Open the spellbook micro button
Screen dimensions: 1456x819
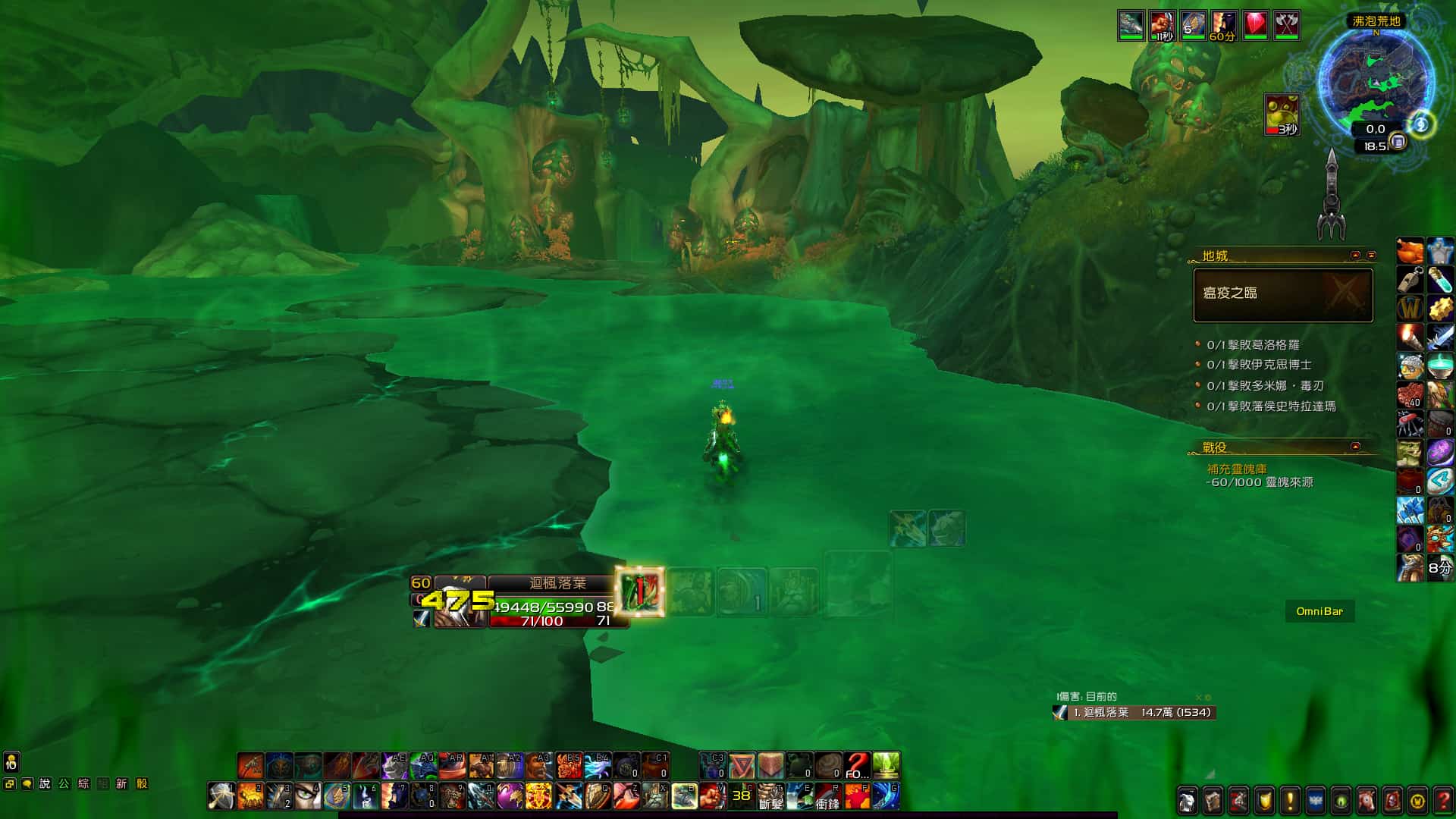click(x=1213, y=800)
